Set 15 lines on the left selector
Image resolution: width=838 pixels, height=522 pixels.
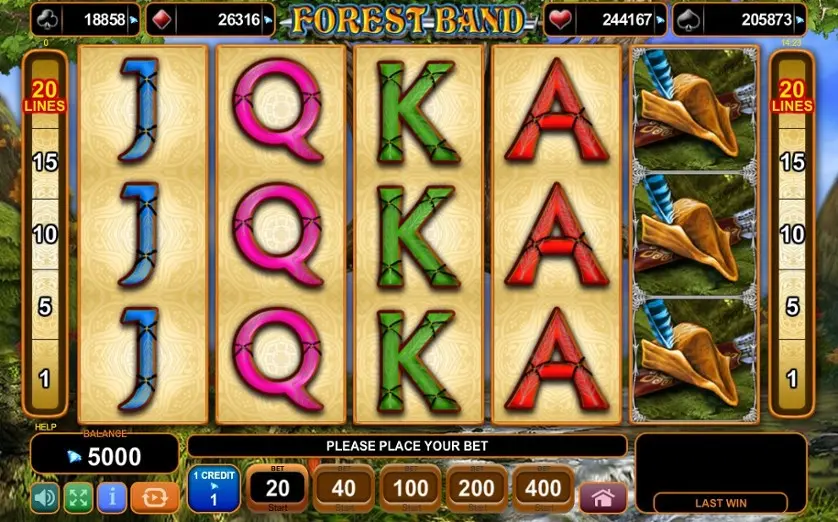coord(45,162)
